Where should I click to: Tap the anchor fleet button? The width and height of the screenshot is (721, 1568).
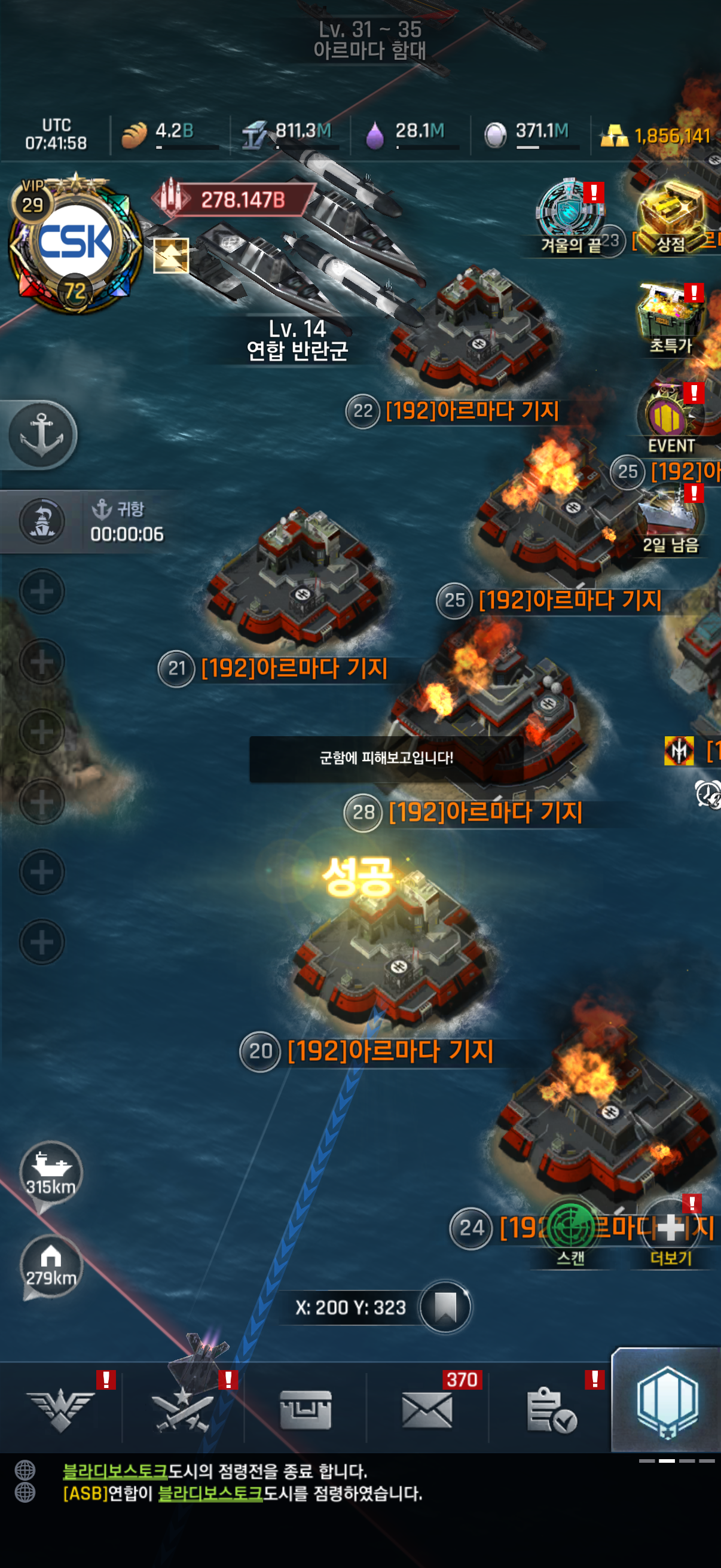(41, 435)
